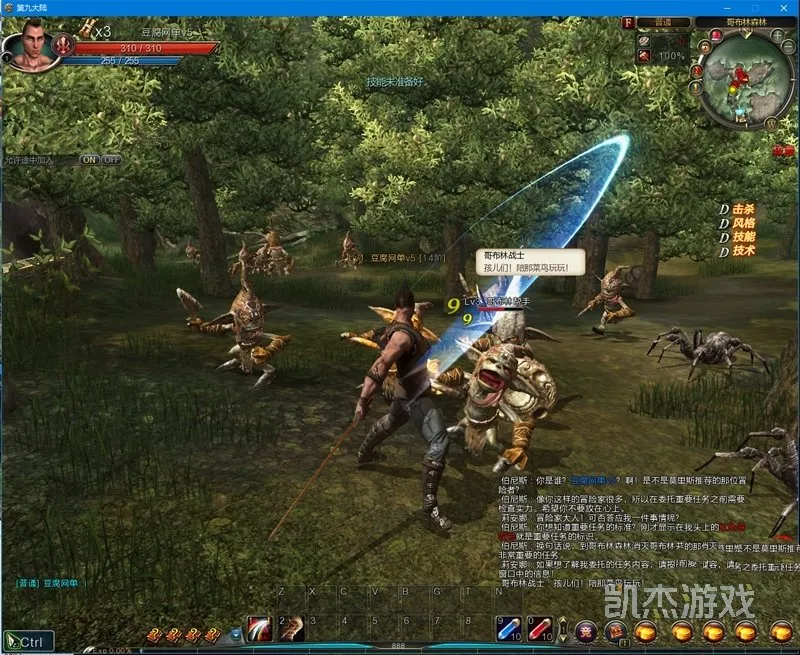Open the purple 竞 arena button
Screen dimensions: 800x655
point(586,631)
